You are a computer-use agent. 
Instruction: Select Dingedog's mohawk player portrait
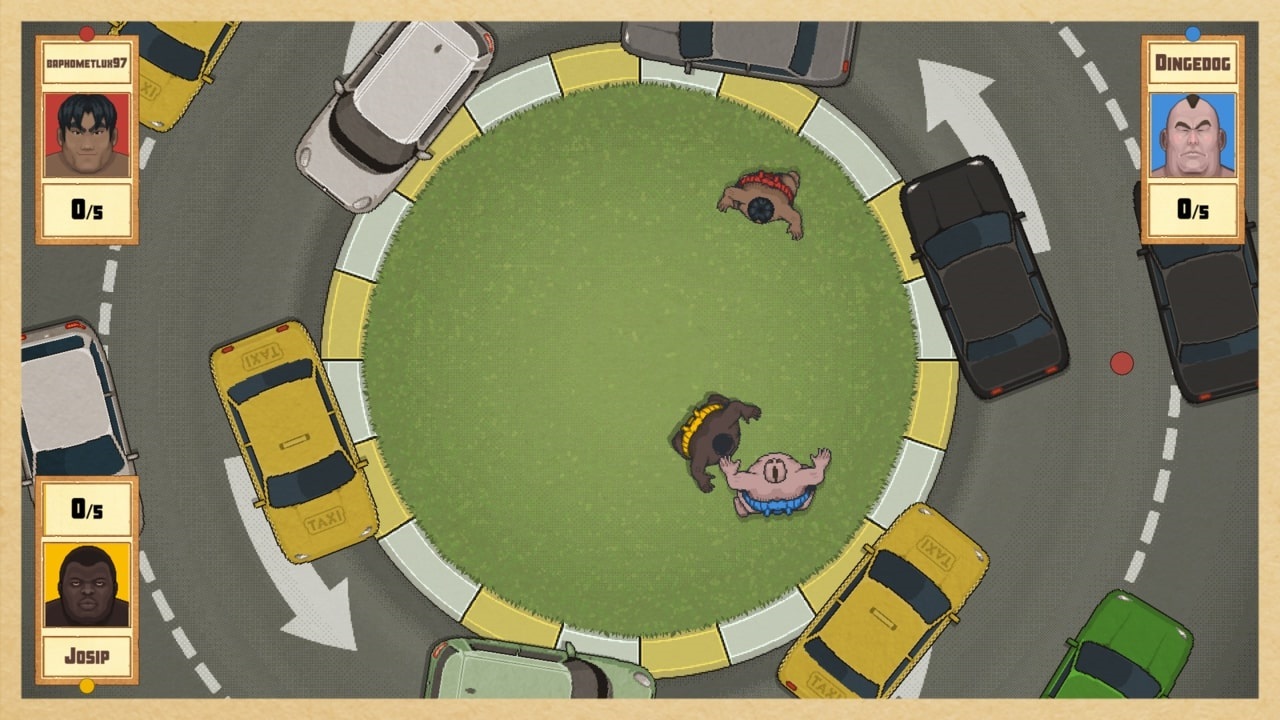tap(1193, 135)
